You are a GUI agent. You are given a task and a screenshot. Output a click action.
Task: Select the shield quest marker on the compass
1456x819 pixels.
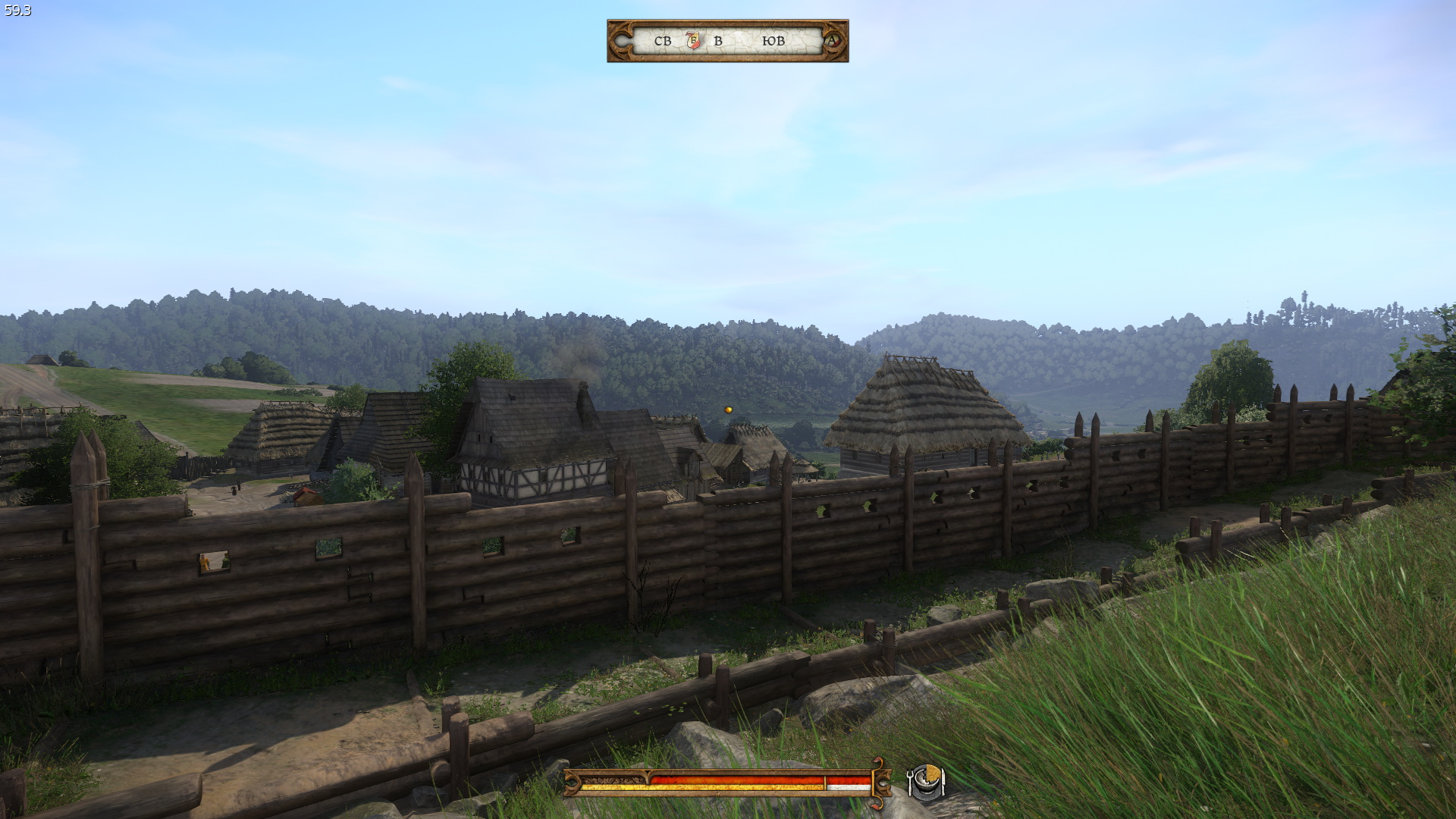click(693, 39)
